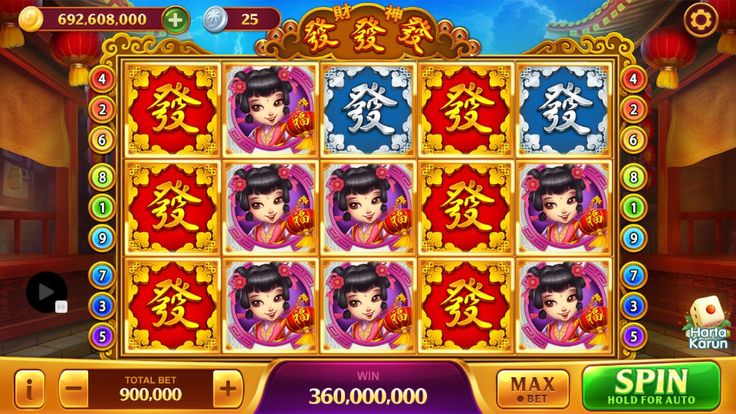Decrease total bet with minus button
736x414 pixels.
(74, 387)
